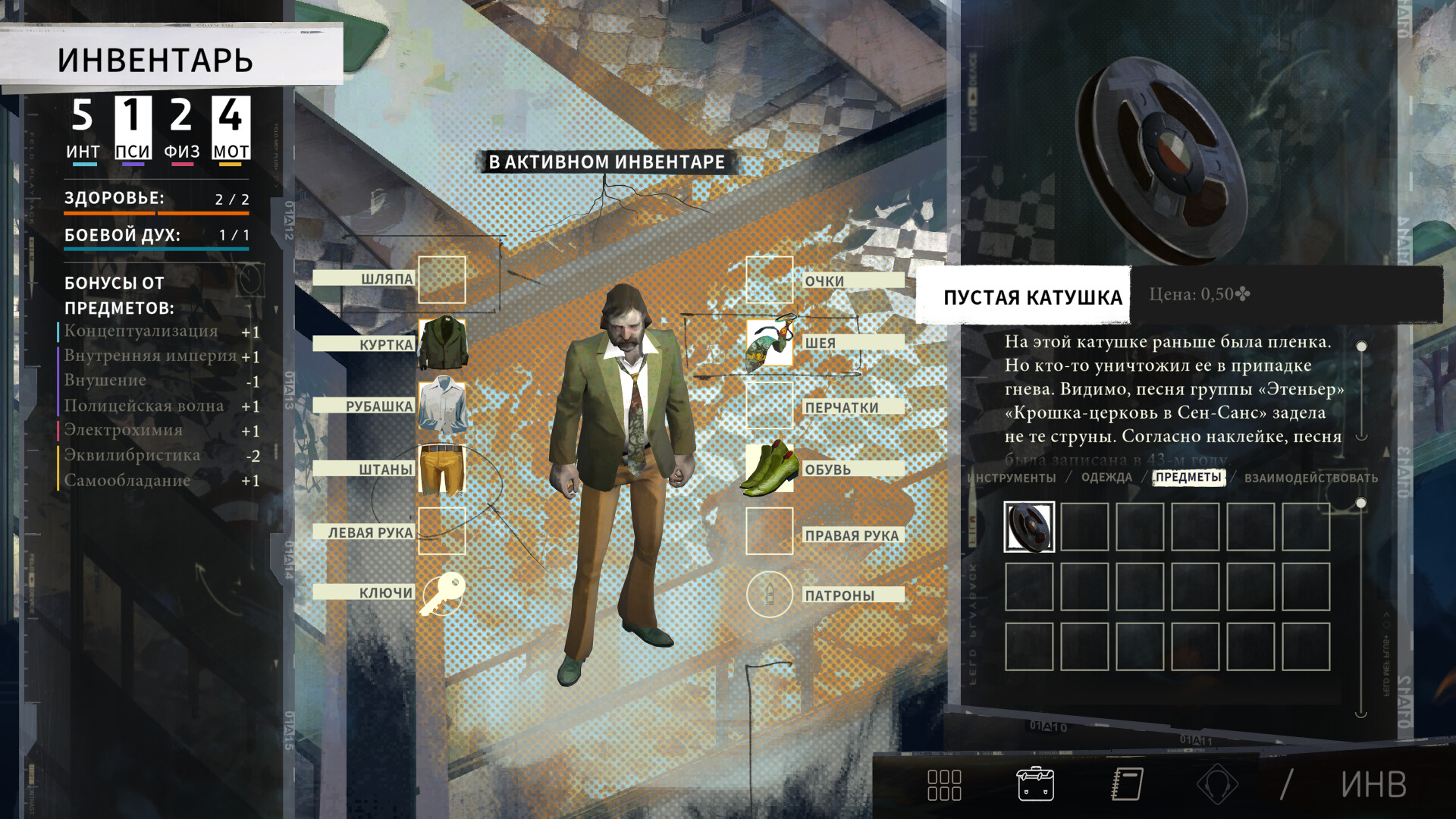Open the Одежда tab
Viewport: 1456px width, 819px height.
pos(1106,478)
